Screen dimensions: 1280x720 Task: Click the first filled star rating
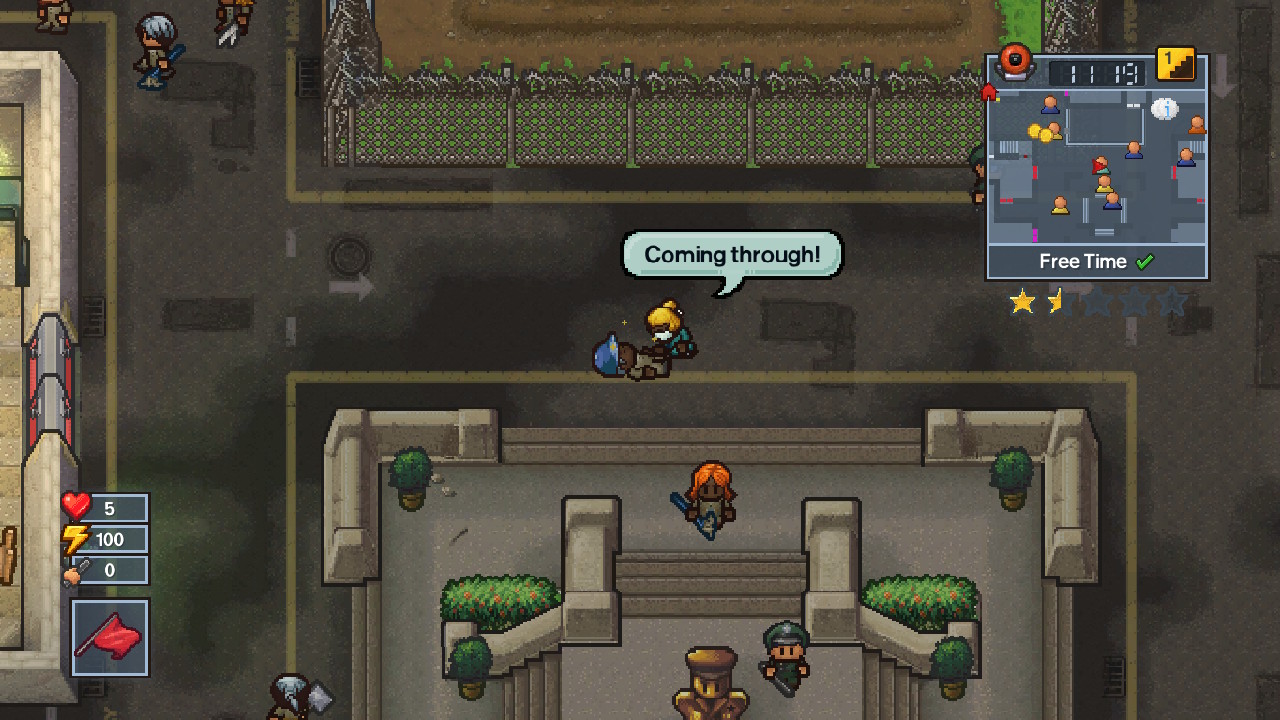coord(1022,301)
